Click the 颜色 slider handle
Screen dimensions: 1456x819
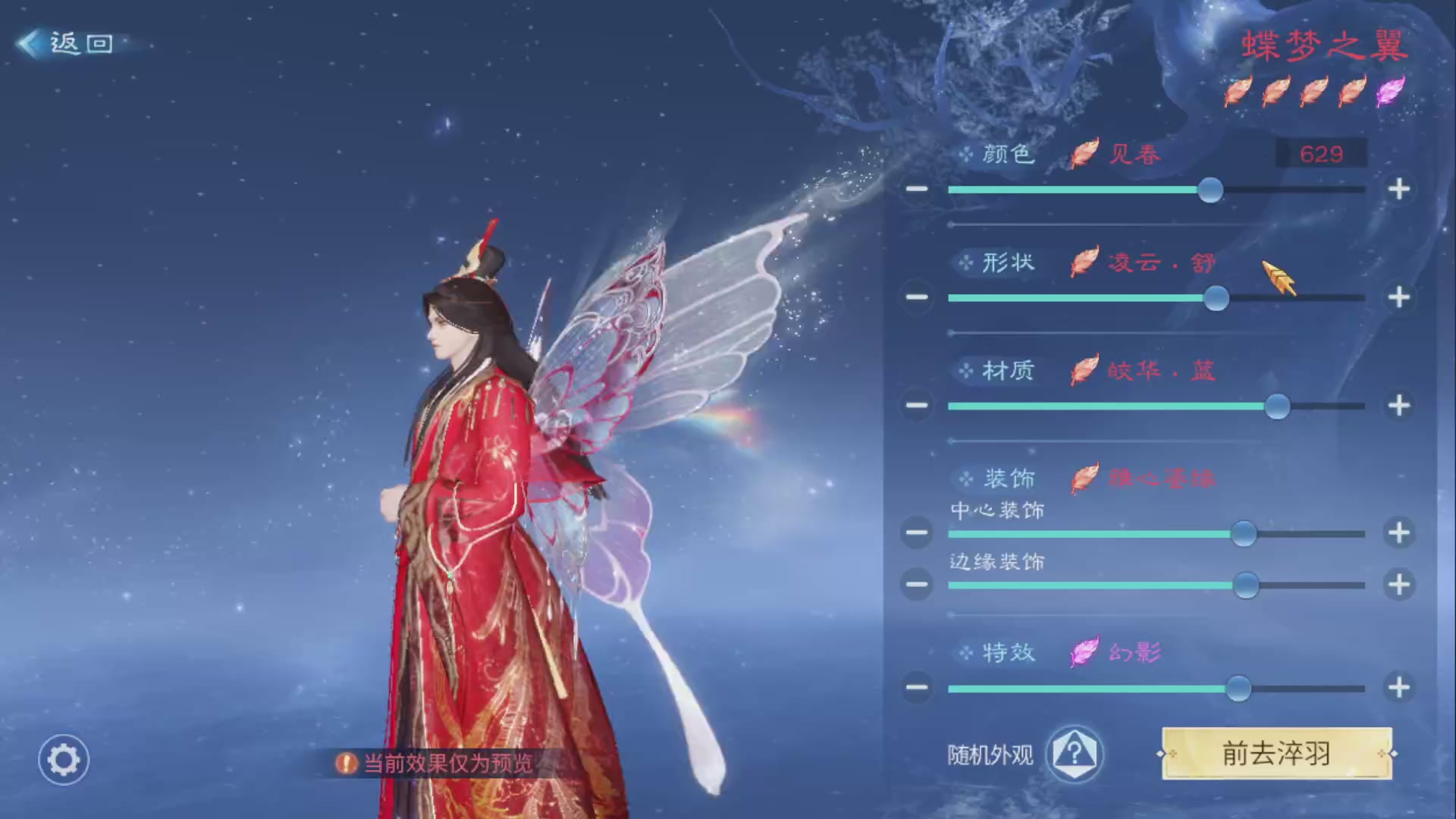click(1211, 190)
